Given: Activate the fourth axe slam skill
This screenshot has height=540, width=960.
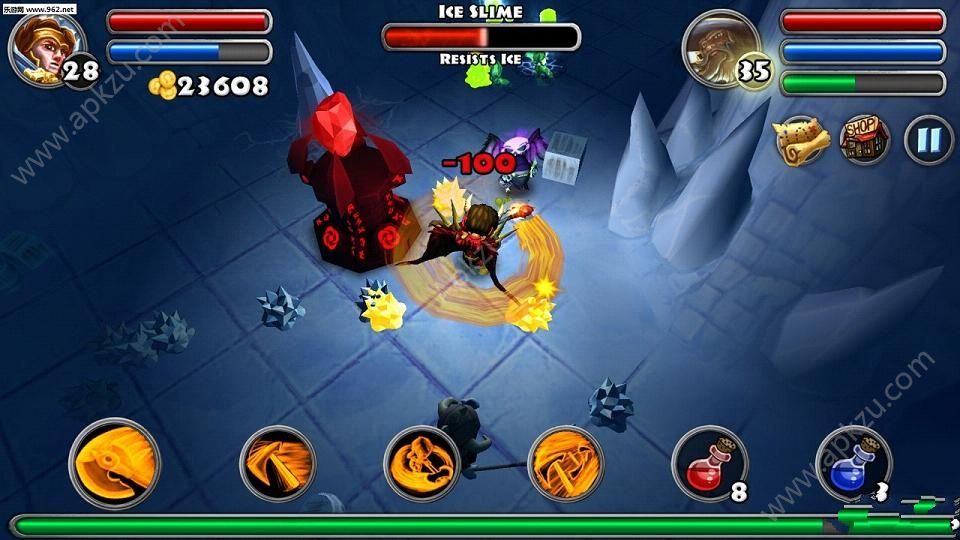Looking at the screenshot, I should tap(566, 463).
